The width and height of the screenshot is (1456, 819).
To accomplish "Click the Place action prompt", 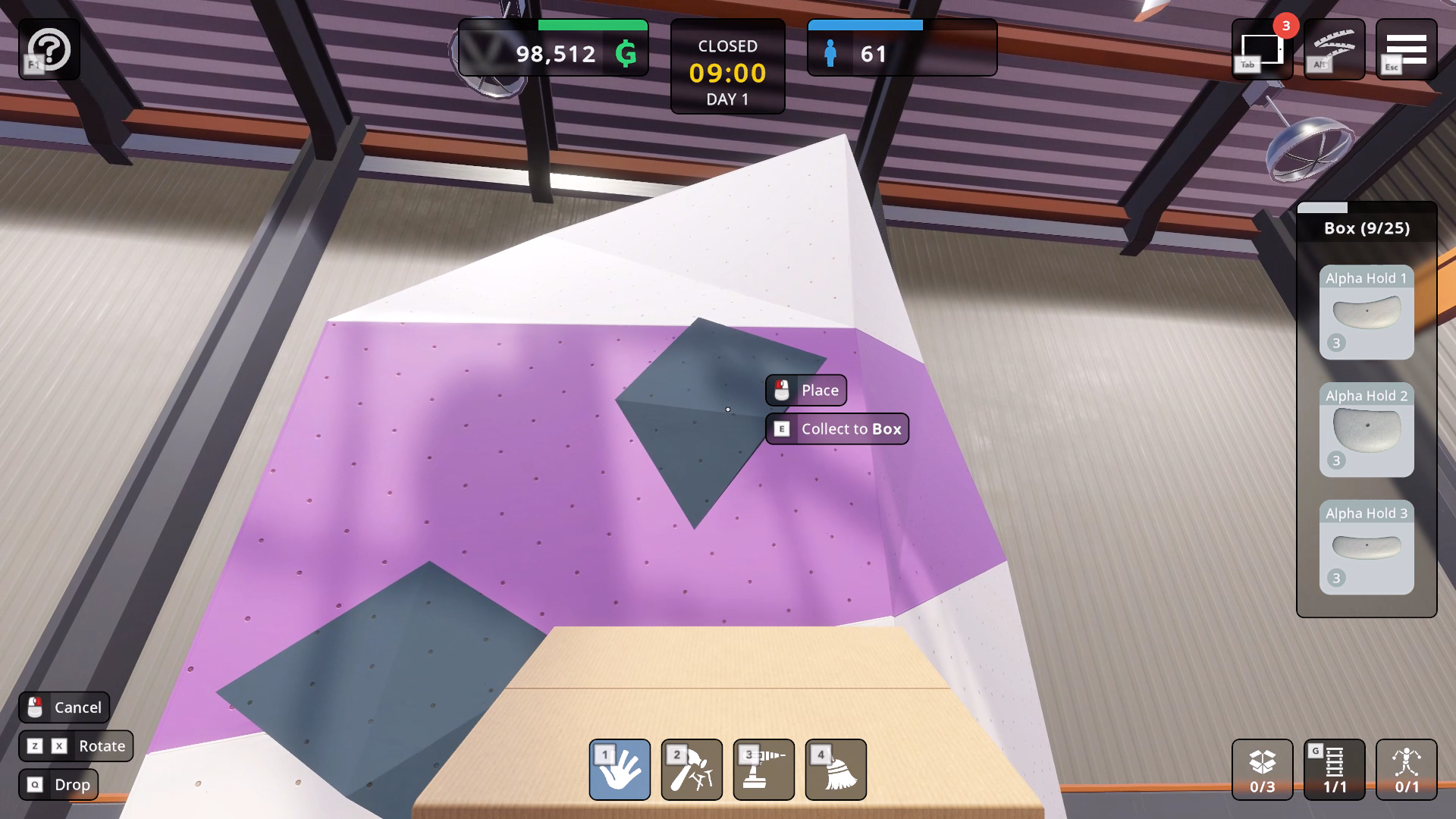I will coord(805,390).
